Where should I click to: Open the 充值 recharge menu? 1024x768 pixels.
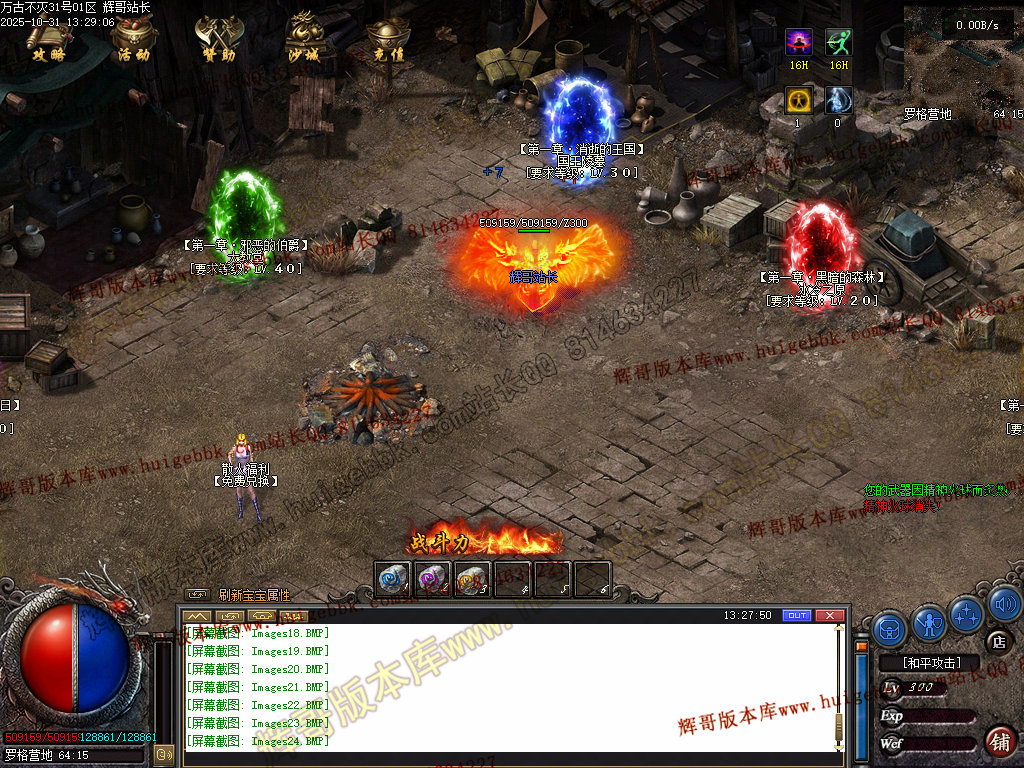(x=387, y=40)
